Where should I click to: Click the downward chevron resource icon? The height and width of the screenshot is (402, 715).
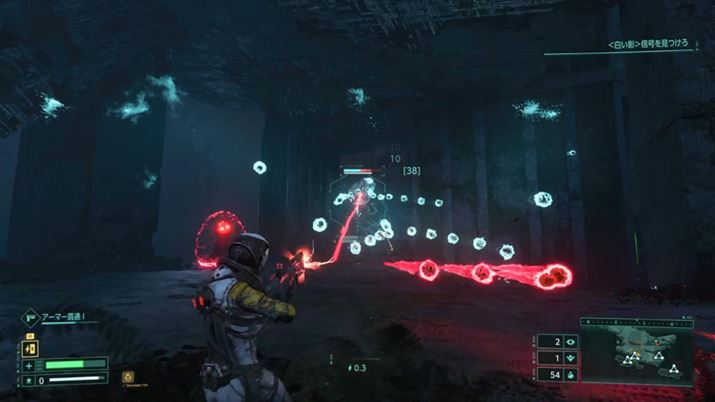click(x=570, y=357)
